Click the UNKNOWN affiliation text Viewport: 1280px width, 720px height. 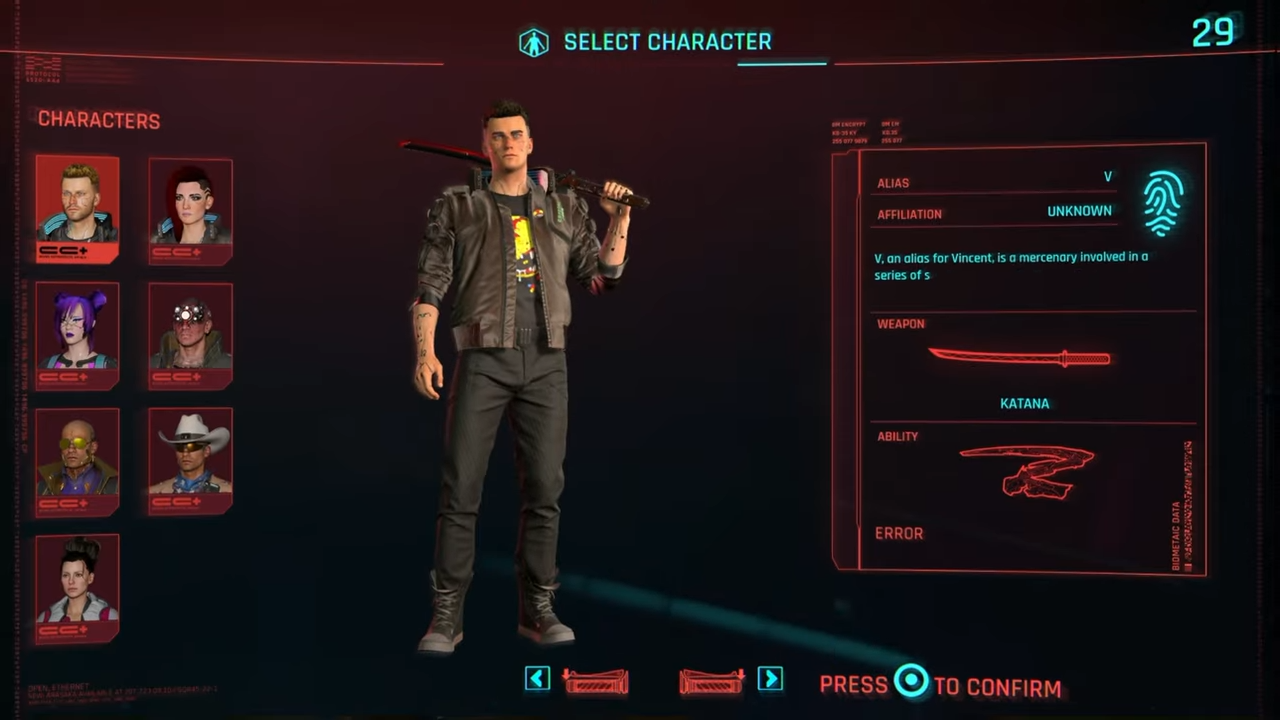1079,211
